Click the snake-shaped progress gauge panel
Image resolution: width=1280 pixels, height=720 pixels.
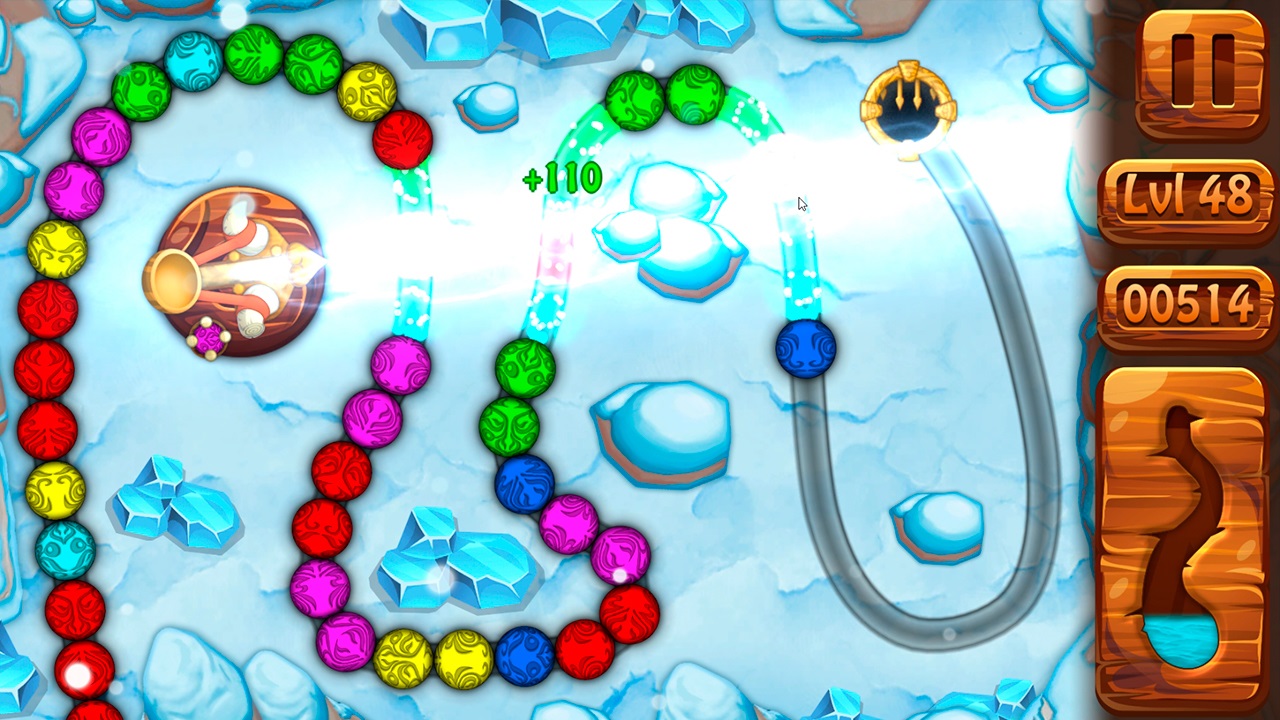coord(1186,520)
